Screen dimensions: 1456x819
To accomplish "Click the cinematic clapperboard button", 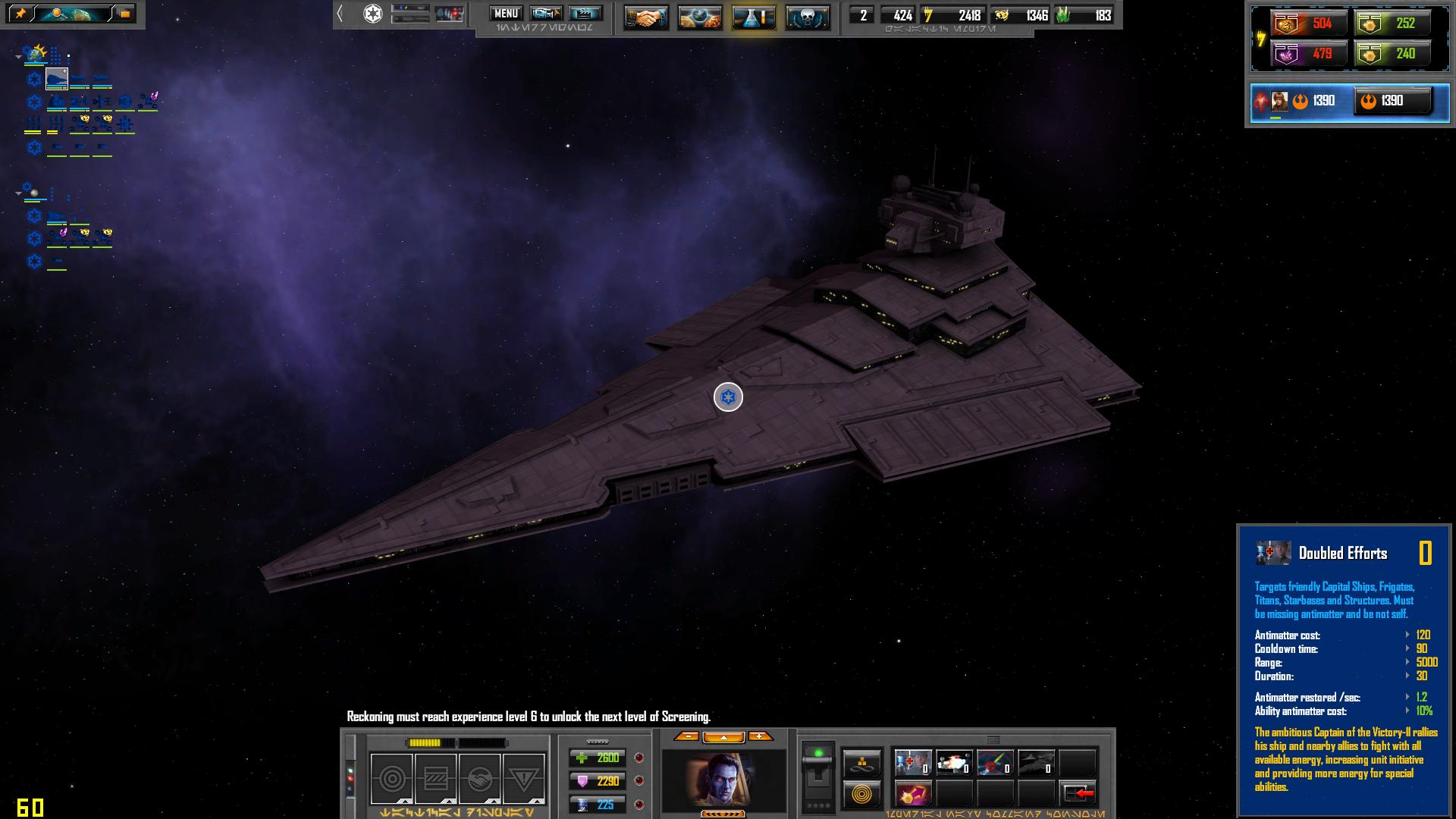I will [585, 14].
